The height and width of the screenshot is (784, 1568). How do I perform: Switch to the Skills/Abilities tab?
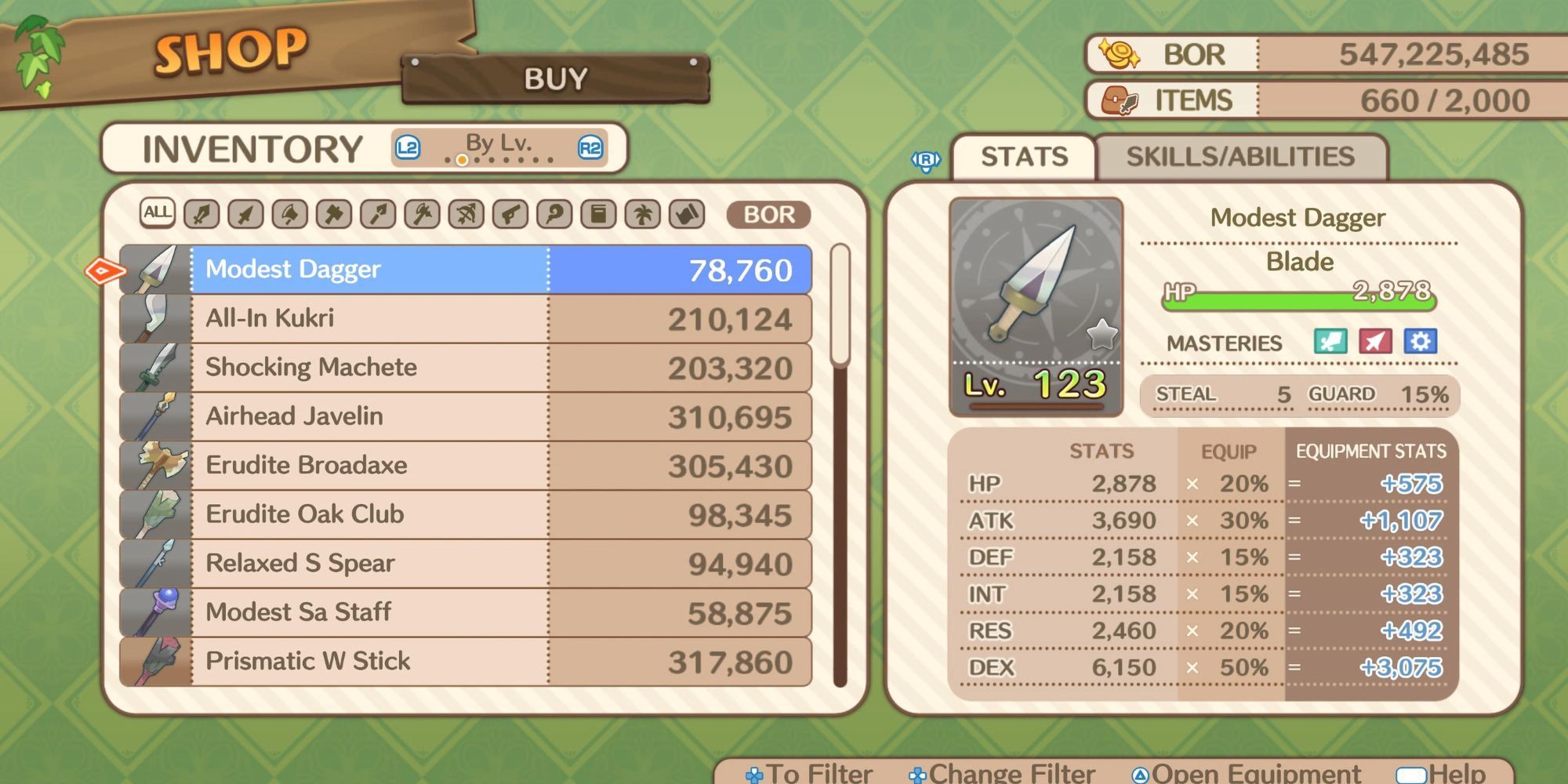[1240, 157]
